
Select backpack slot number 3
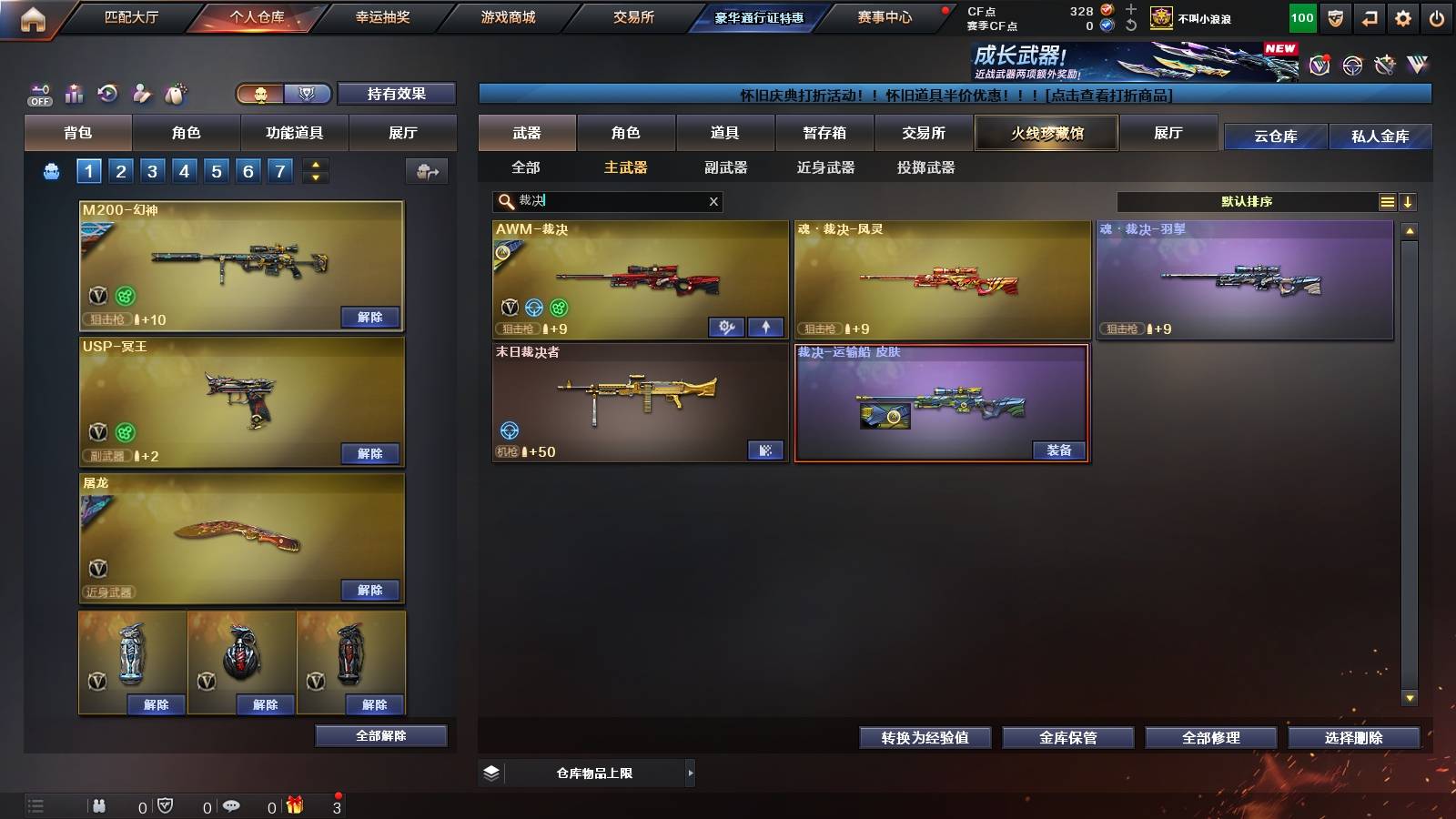pos(152,170)
